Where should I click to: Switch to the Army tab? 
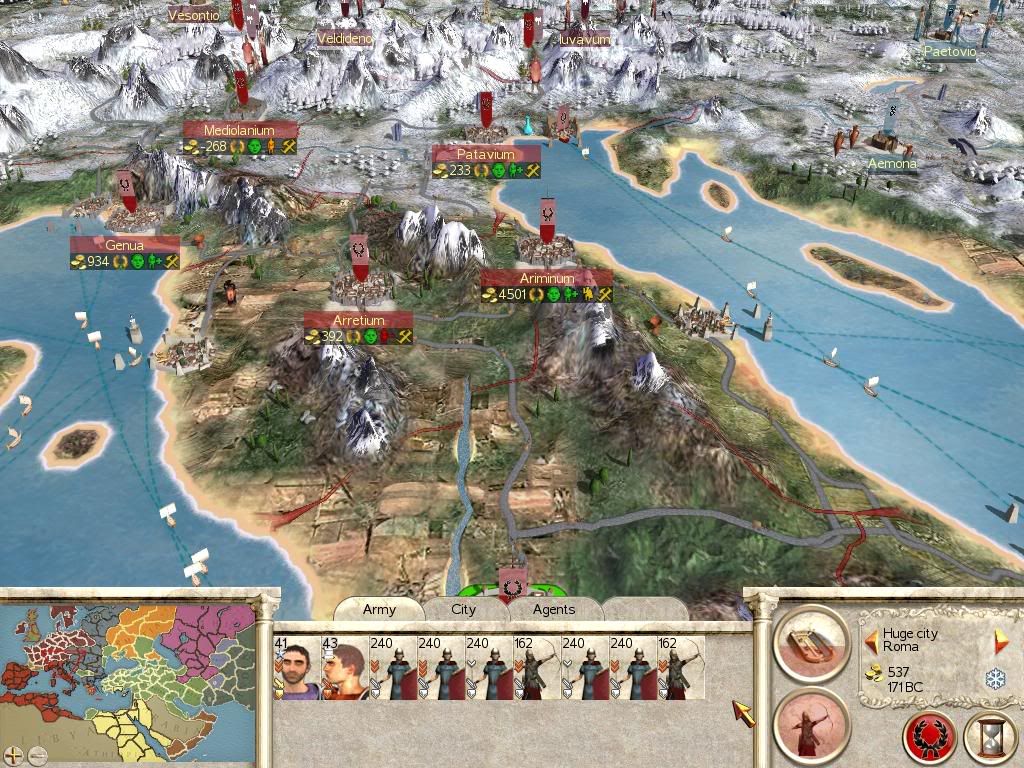click(x=379, y=609)
